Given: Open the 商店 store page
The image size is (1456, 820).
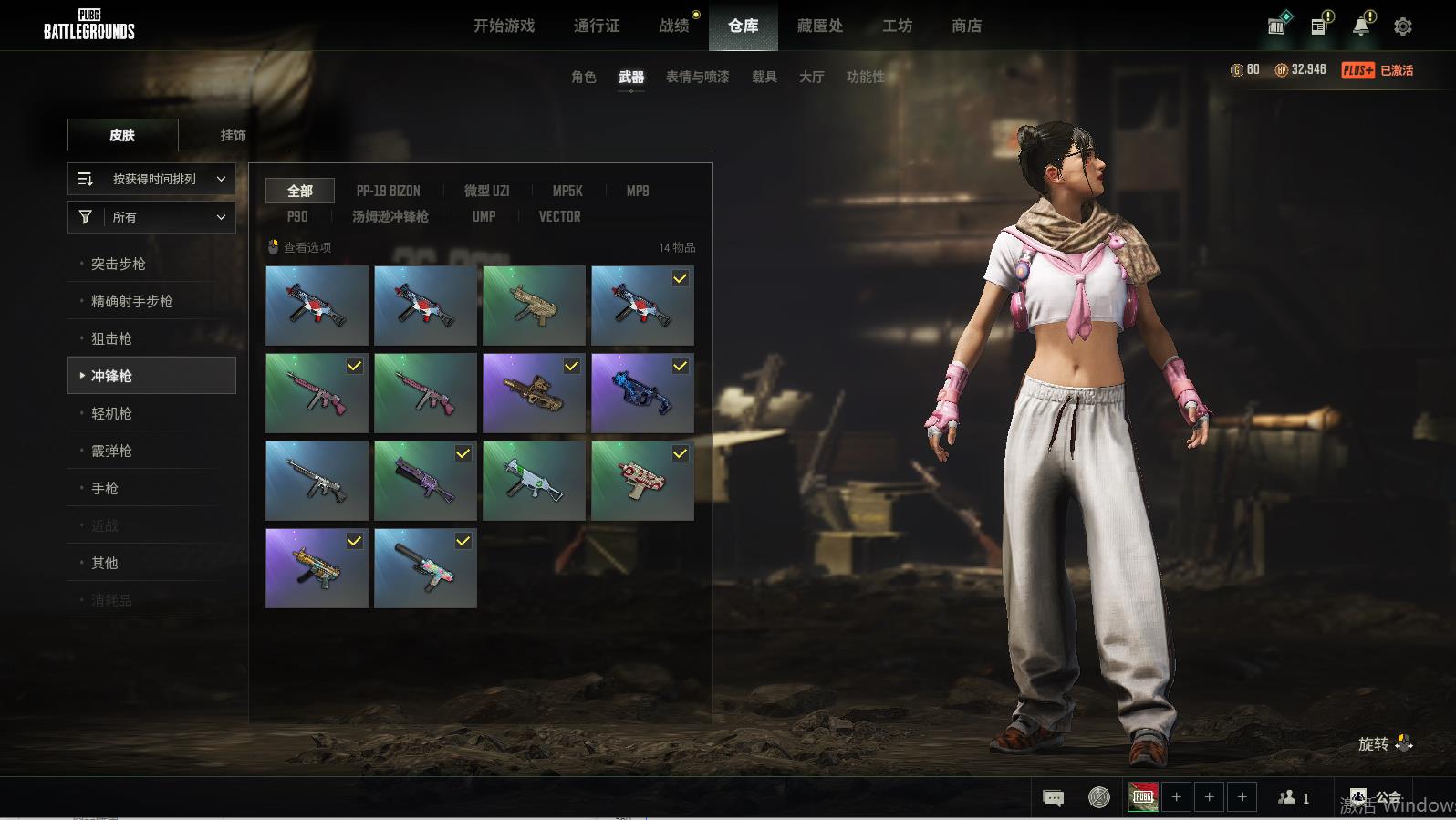Looking at the screenshot, I should coord(966,26).
